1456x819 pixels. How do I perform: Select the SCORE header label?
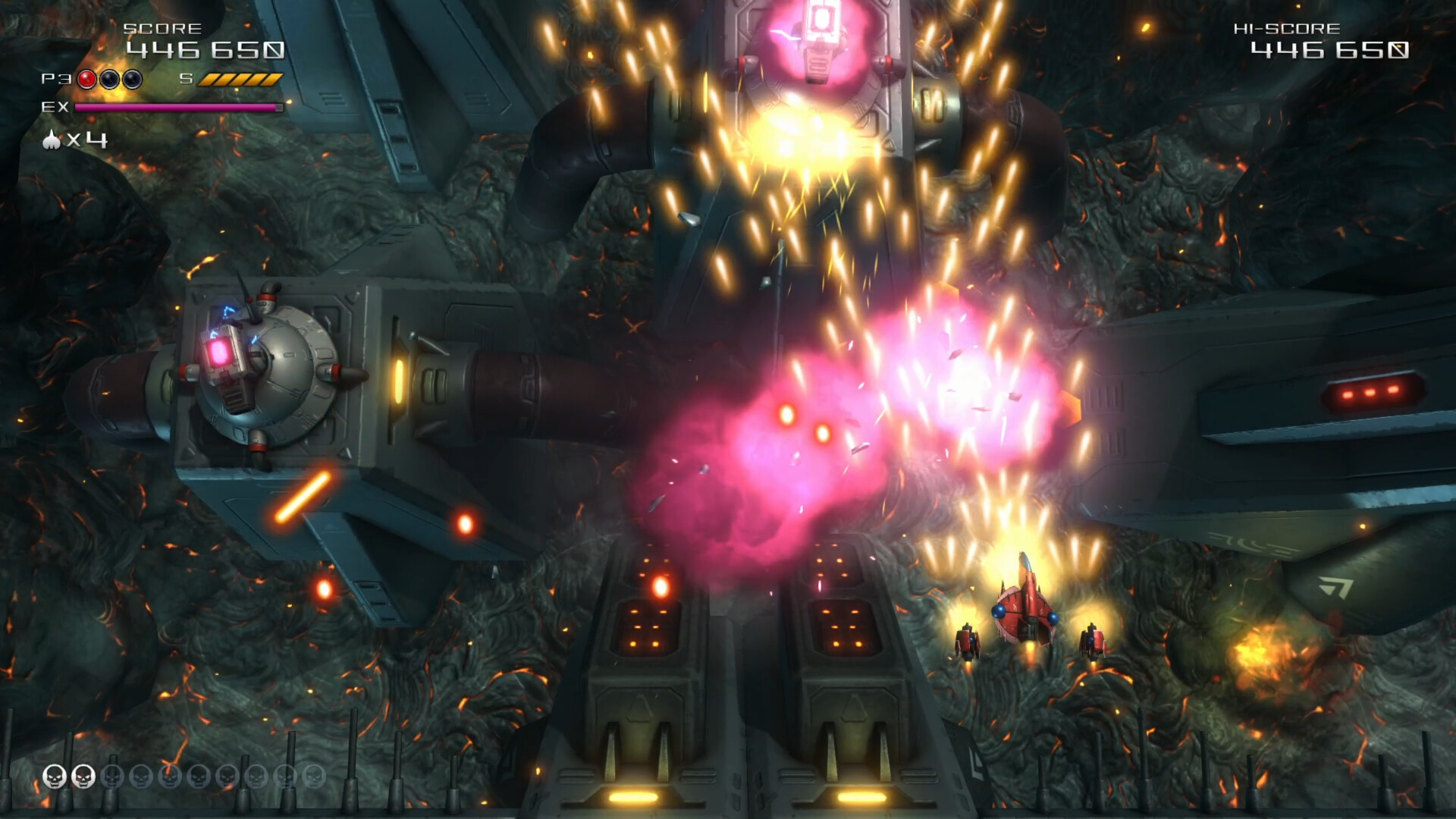pos(162,29)
